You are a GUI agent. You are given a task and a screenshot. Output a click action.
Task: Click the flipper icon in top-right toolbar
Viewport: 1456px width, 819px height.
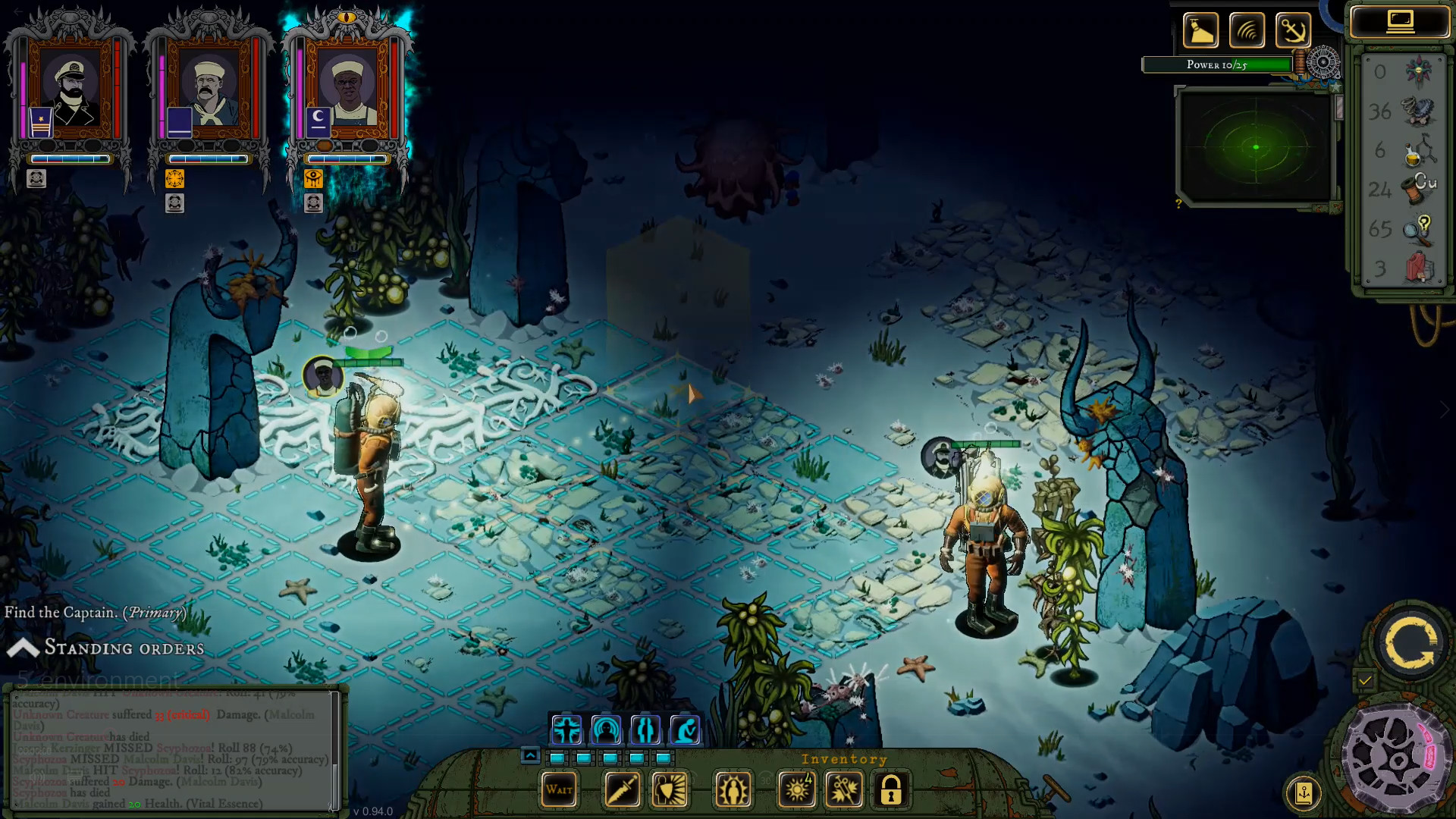point(1200,30)
